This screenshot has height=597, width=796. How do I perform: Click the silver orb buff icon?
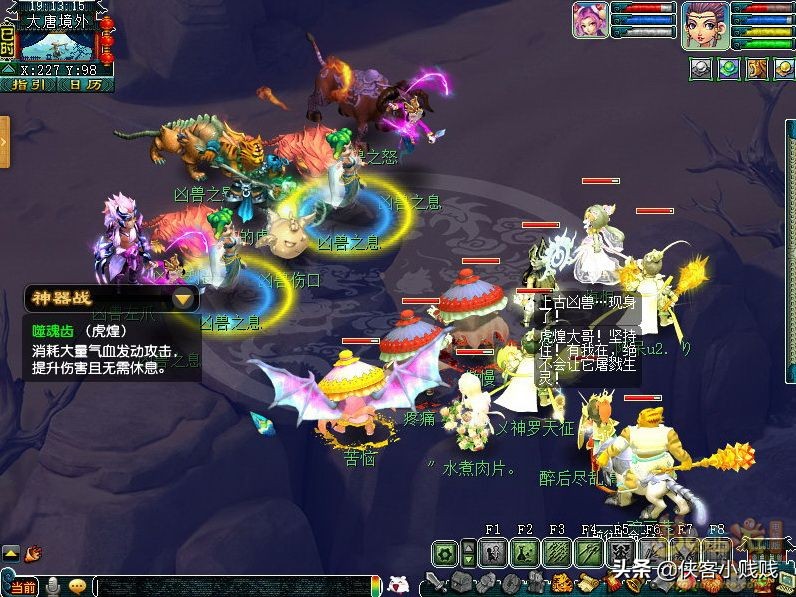click(x=702, y=68)
